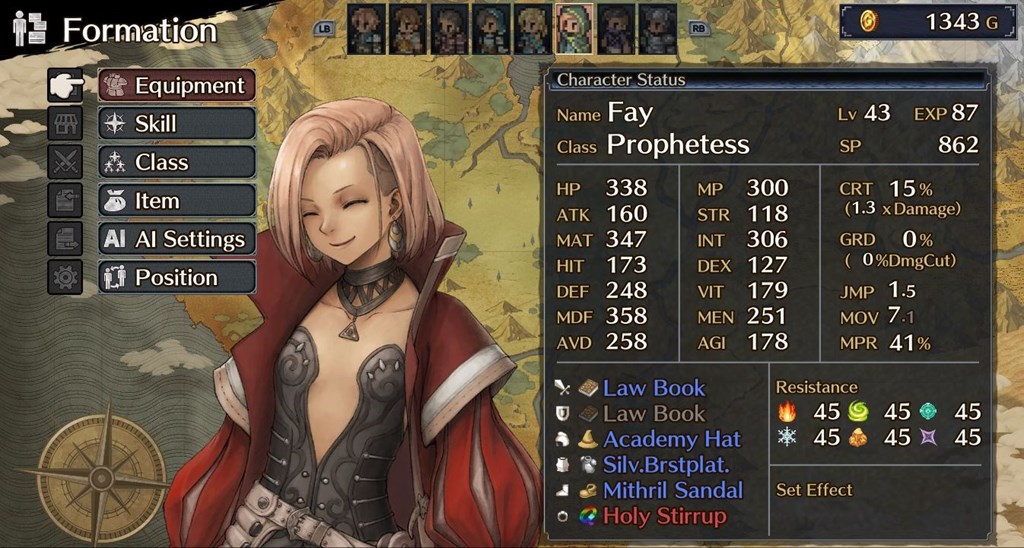Select the blonde character portrait
The width and height of the screenshot is (1024, 548).
(533, 29)
